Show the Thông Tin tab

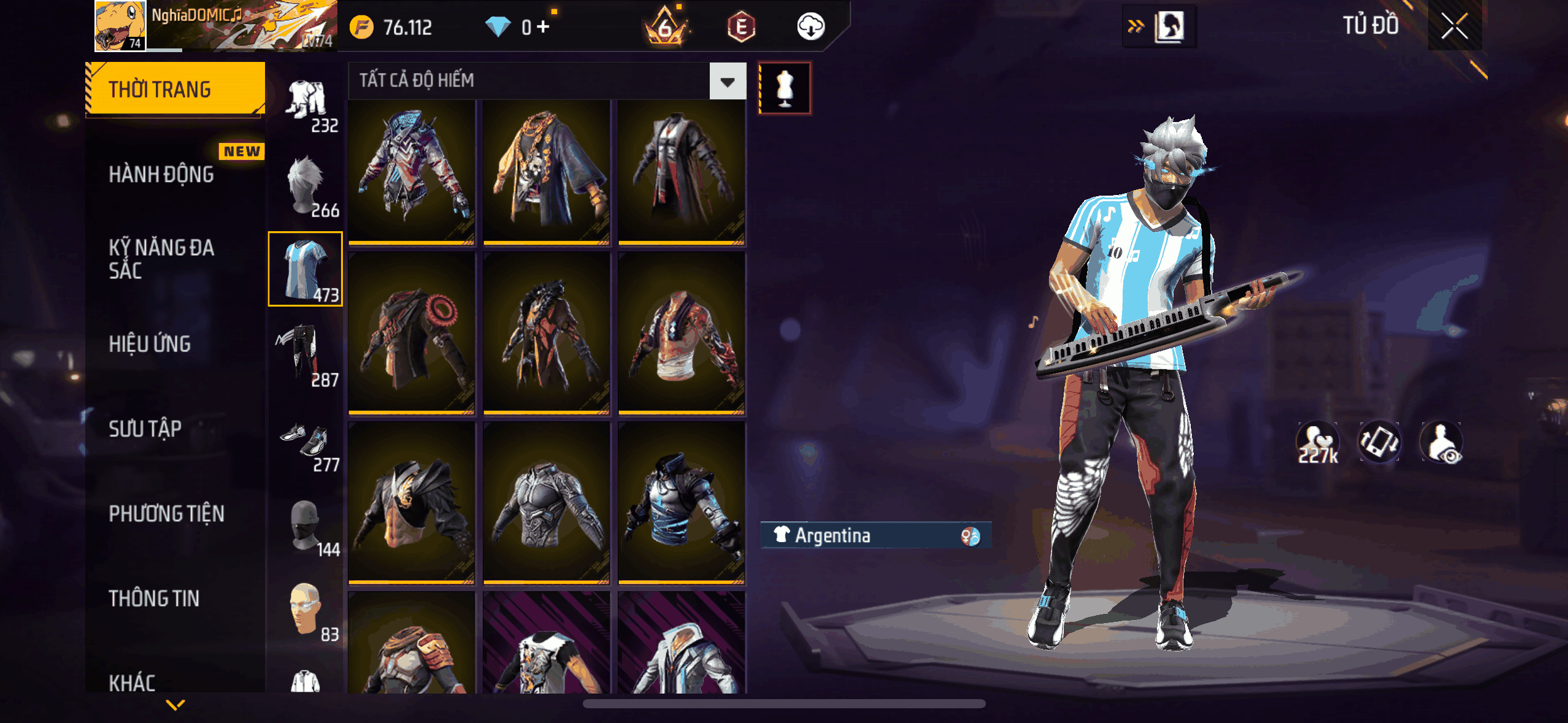point(154,598)
